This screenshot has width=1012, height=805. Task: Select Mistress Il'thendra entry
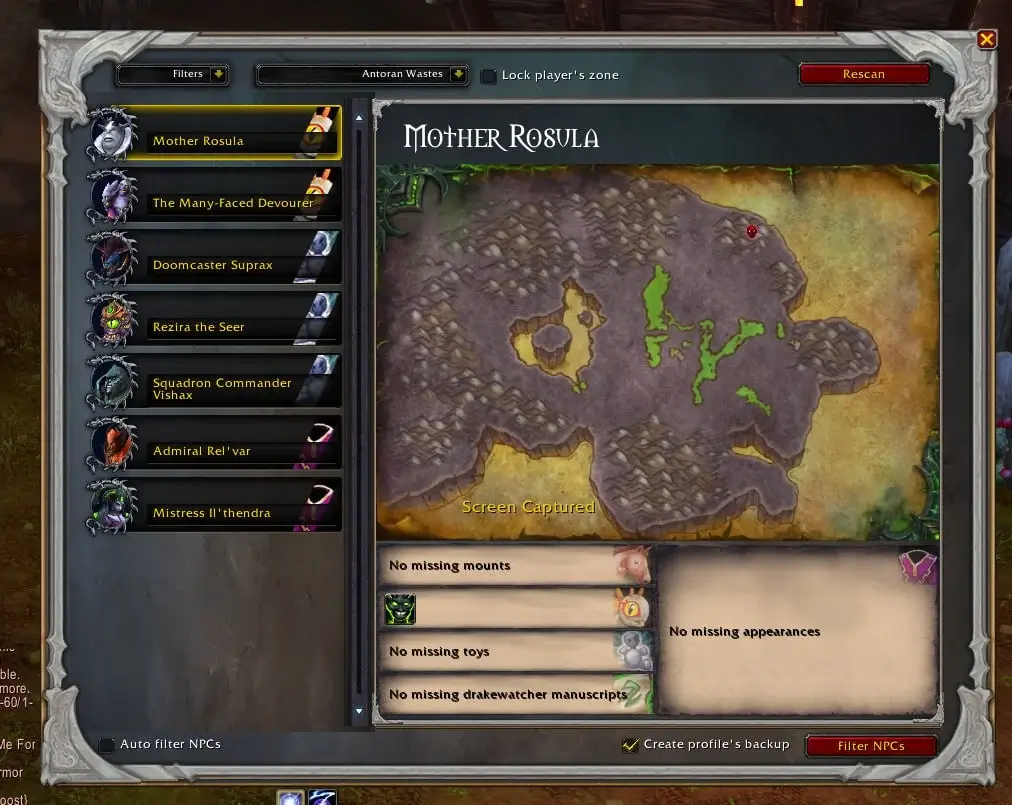click(x=215, y=508)
